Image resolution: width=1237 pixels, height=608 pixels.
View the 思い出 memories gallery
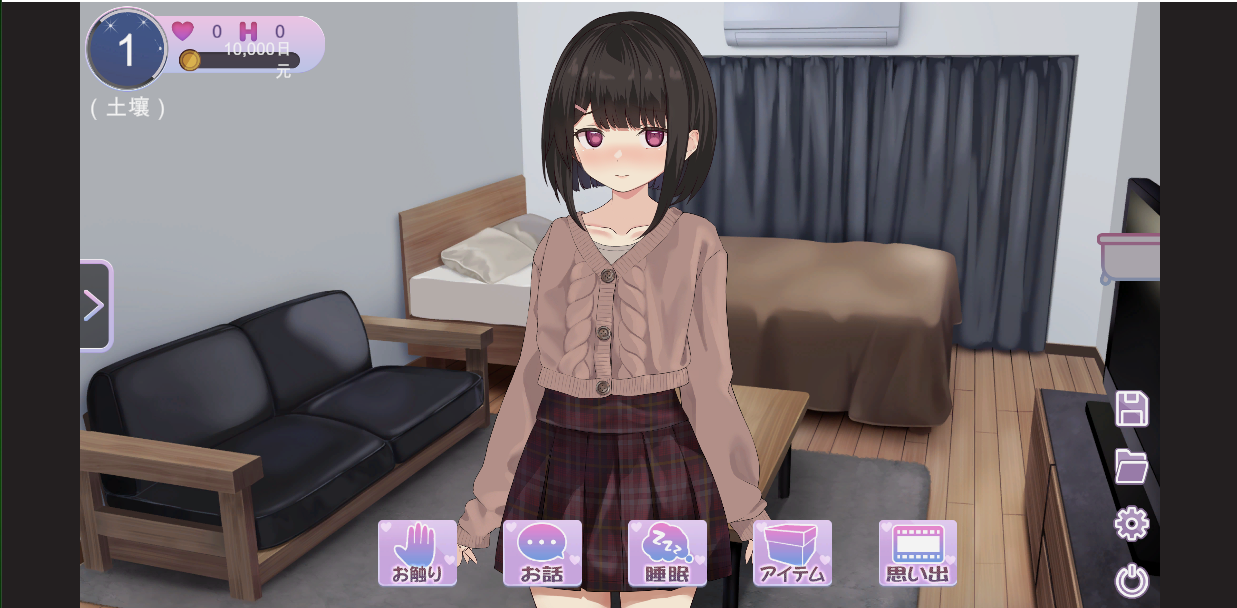(917, 552)
